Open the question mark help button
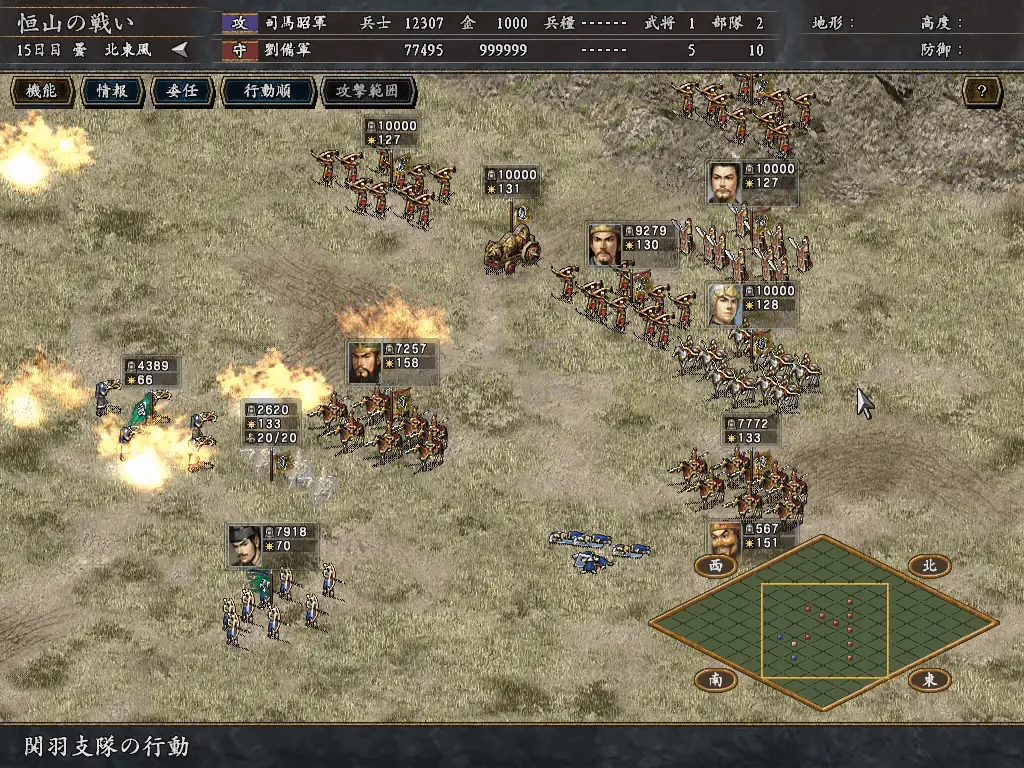This screenshot has height=768, width=1024. [x=982, y=92]
